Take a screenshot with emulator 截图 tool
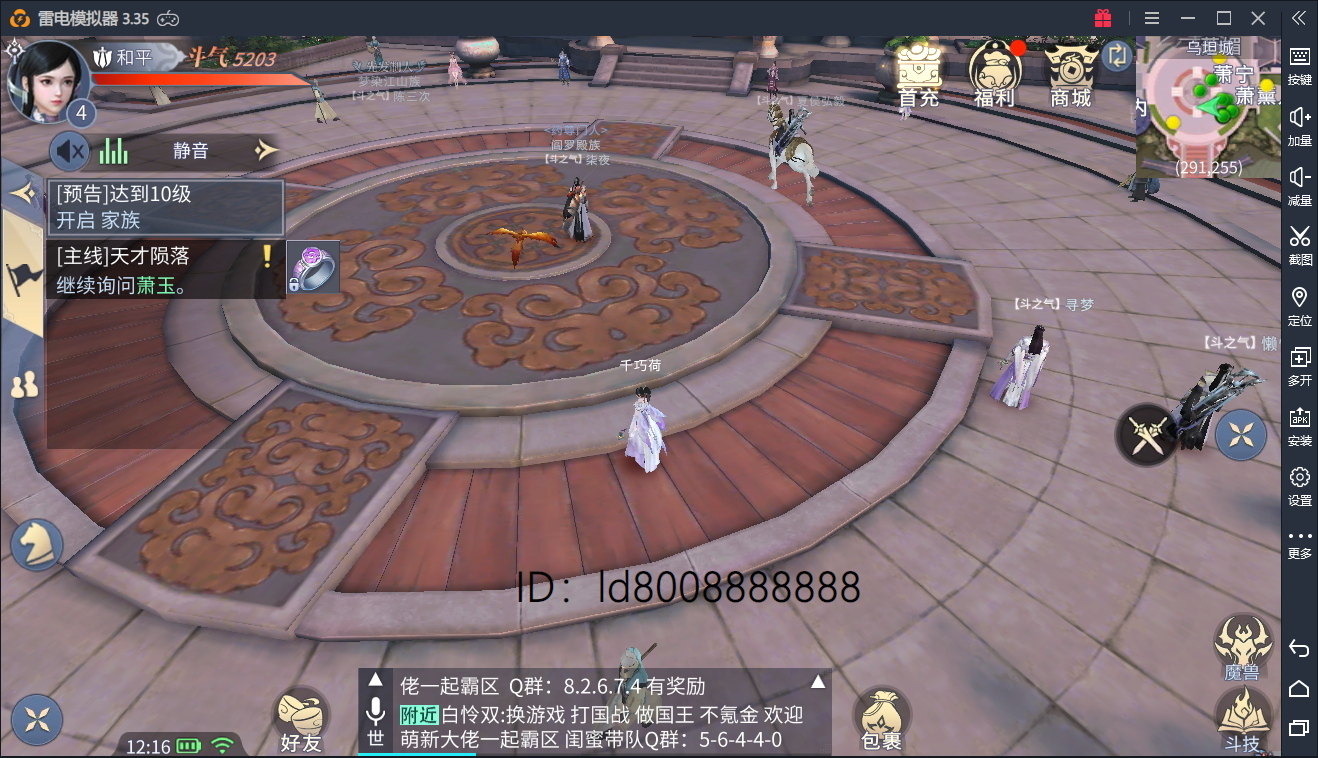The image size is (1318, 758). click(1299, 245)
